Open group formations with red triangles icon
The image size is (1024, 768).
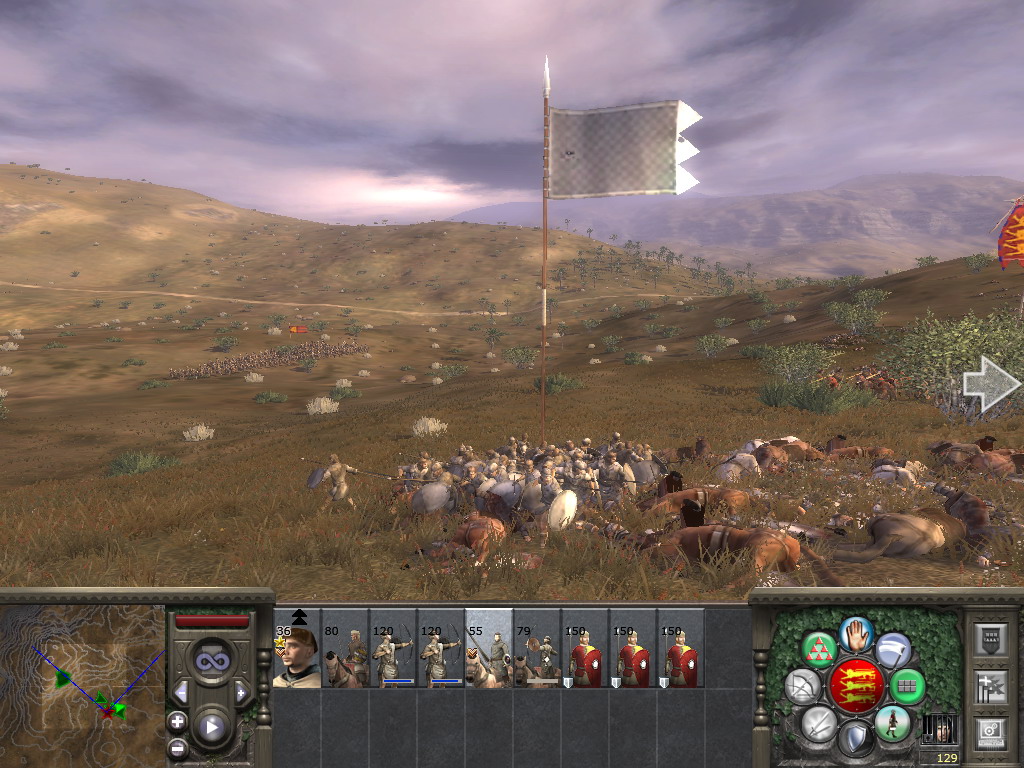[x=820, y=650]
